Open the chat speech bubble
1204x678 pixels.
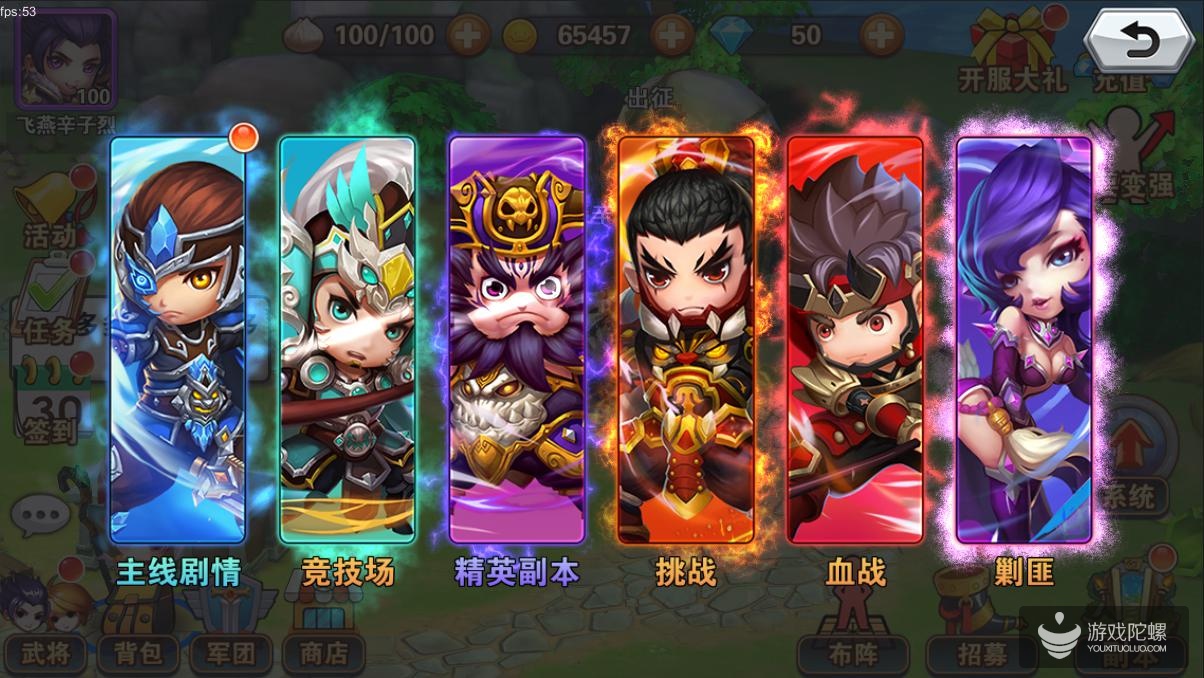41,516
